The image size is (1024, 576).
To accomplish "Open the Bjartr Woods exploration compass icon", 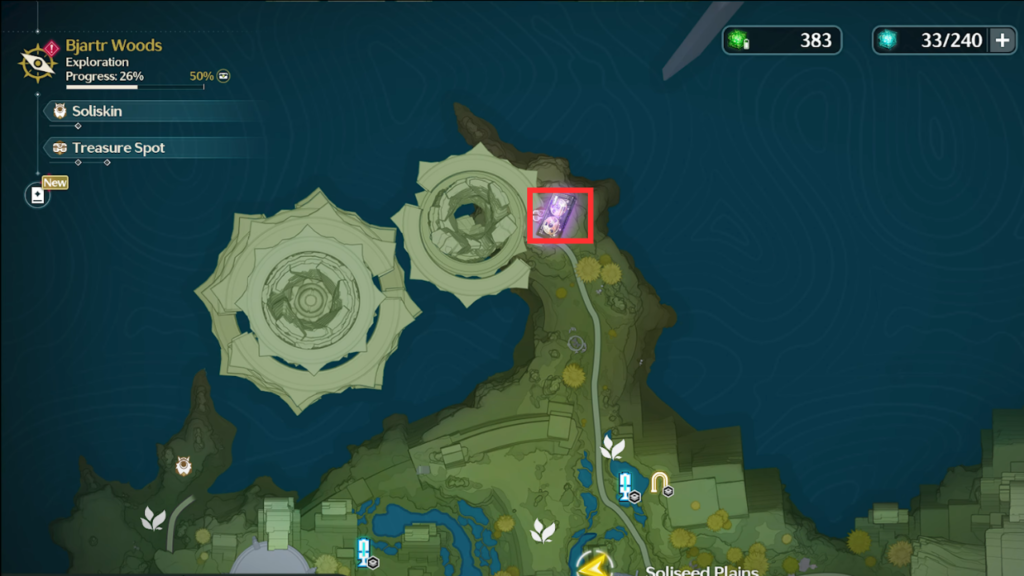I will point(37,62).
